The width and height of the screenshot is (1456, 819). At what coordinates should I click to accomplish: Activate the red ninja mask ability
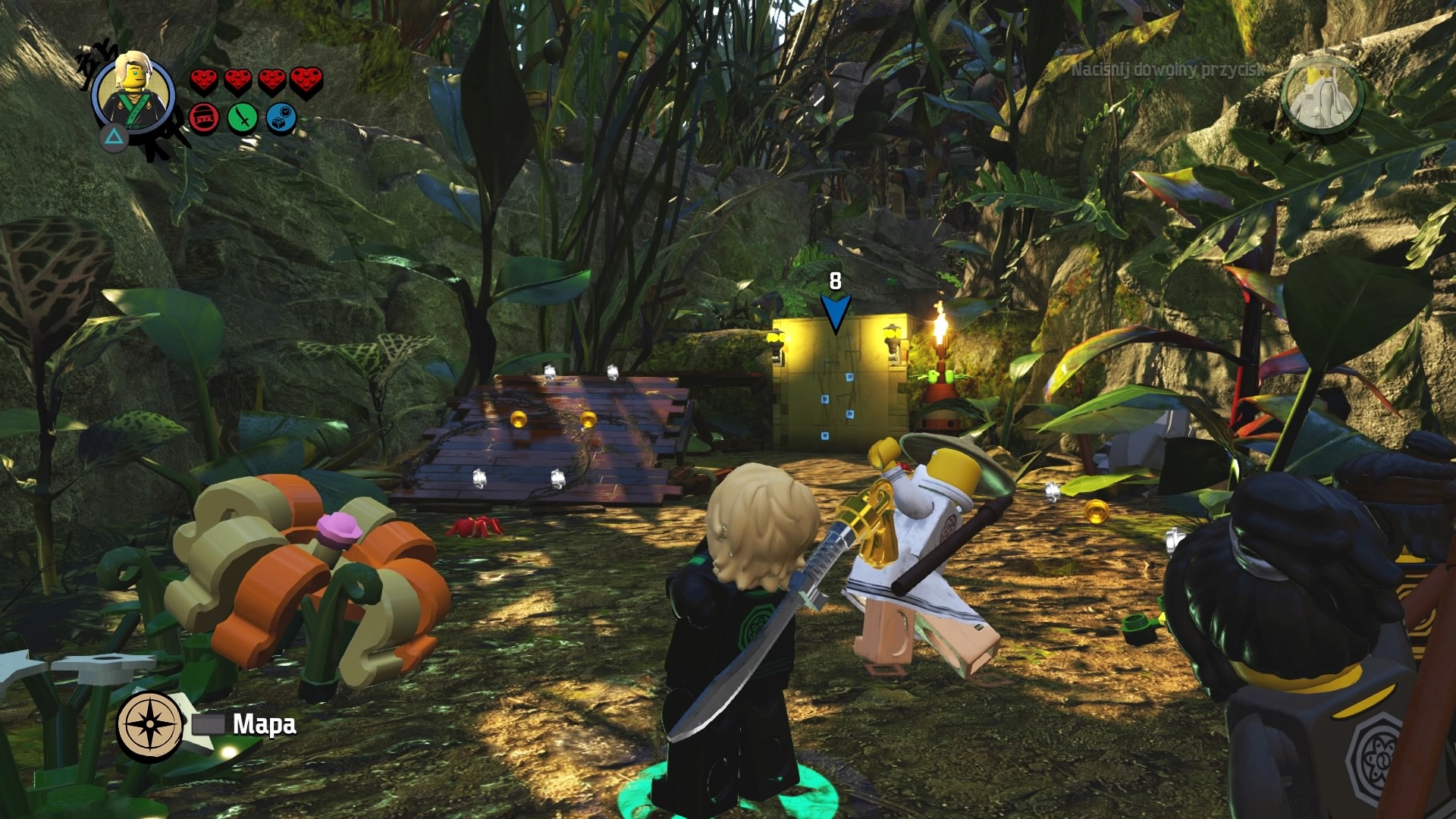point(204,118)
